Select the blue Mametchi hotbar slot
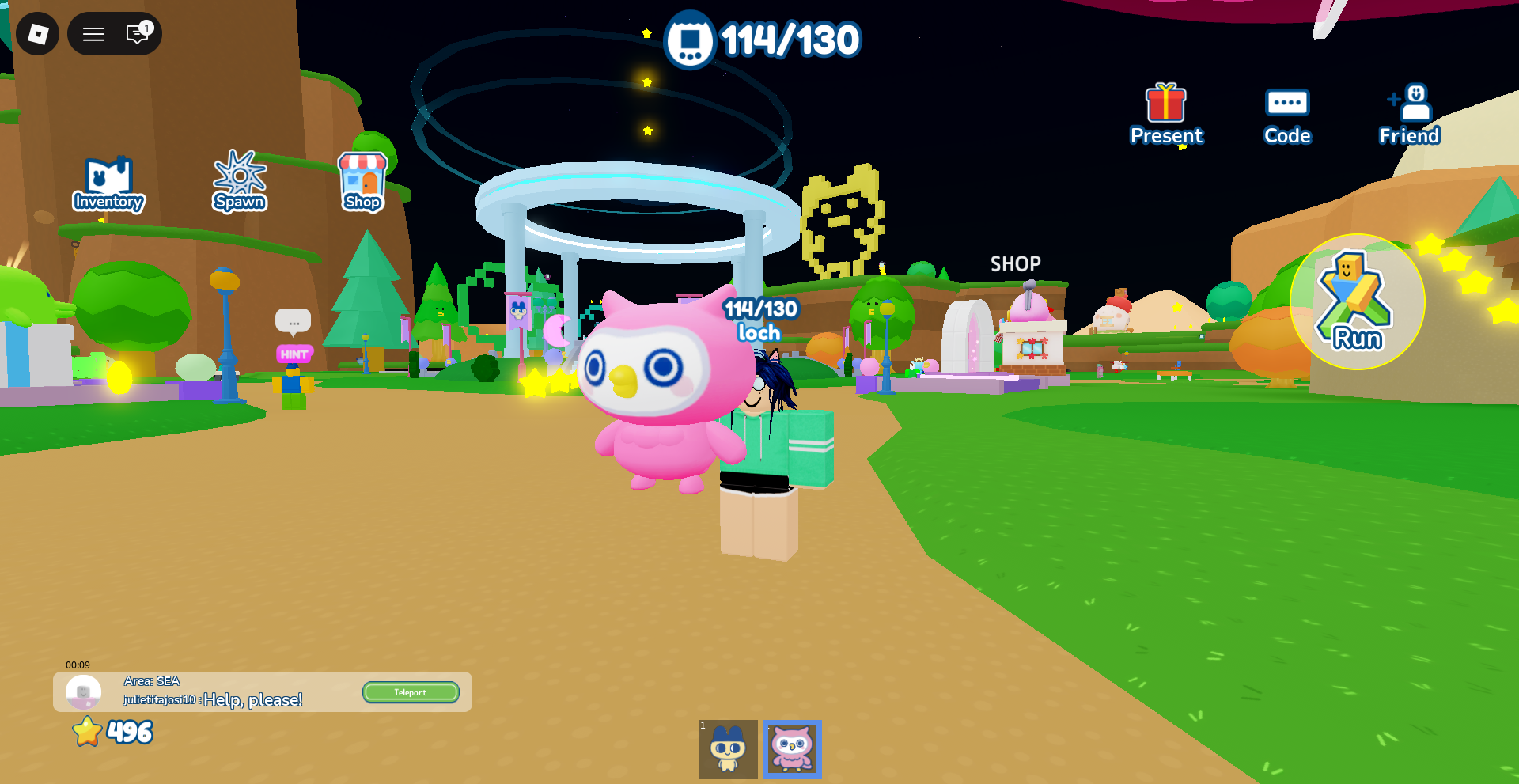The width and height of the screenshot is (1519, 784). click(728, 749)
